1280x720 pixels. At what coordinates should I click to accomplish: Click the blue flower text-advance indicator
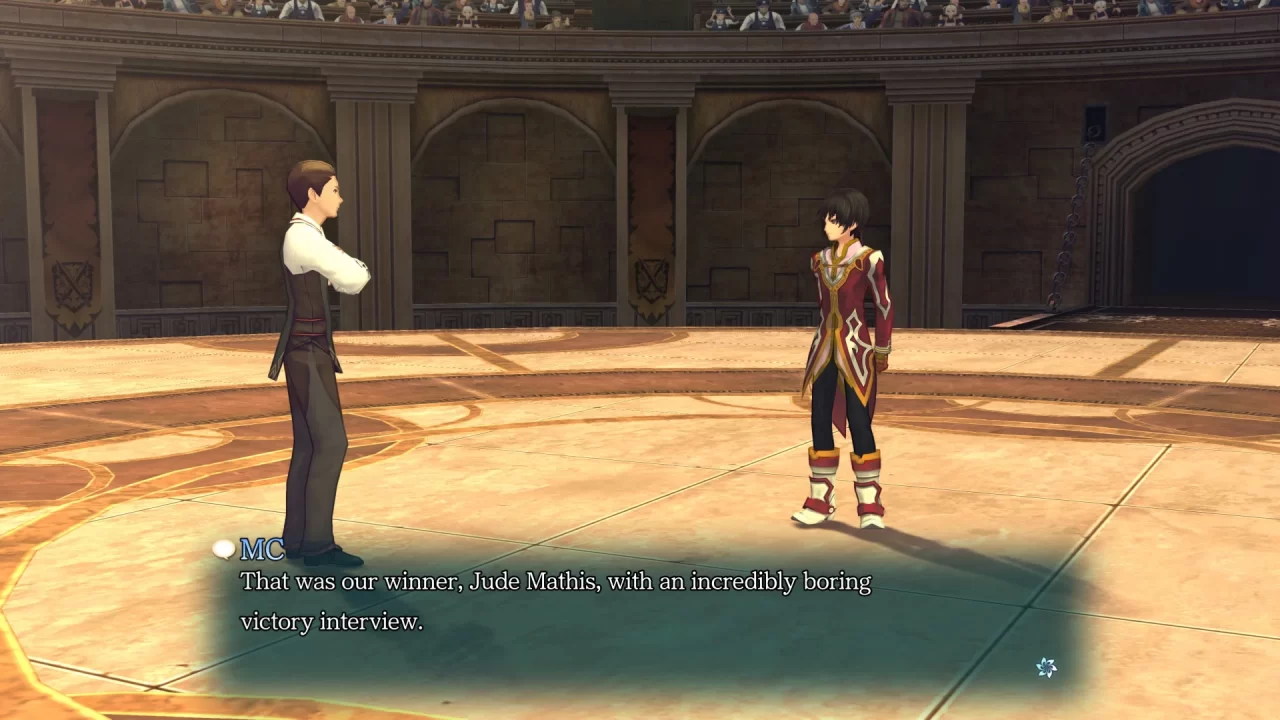click(1046, 668)
